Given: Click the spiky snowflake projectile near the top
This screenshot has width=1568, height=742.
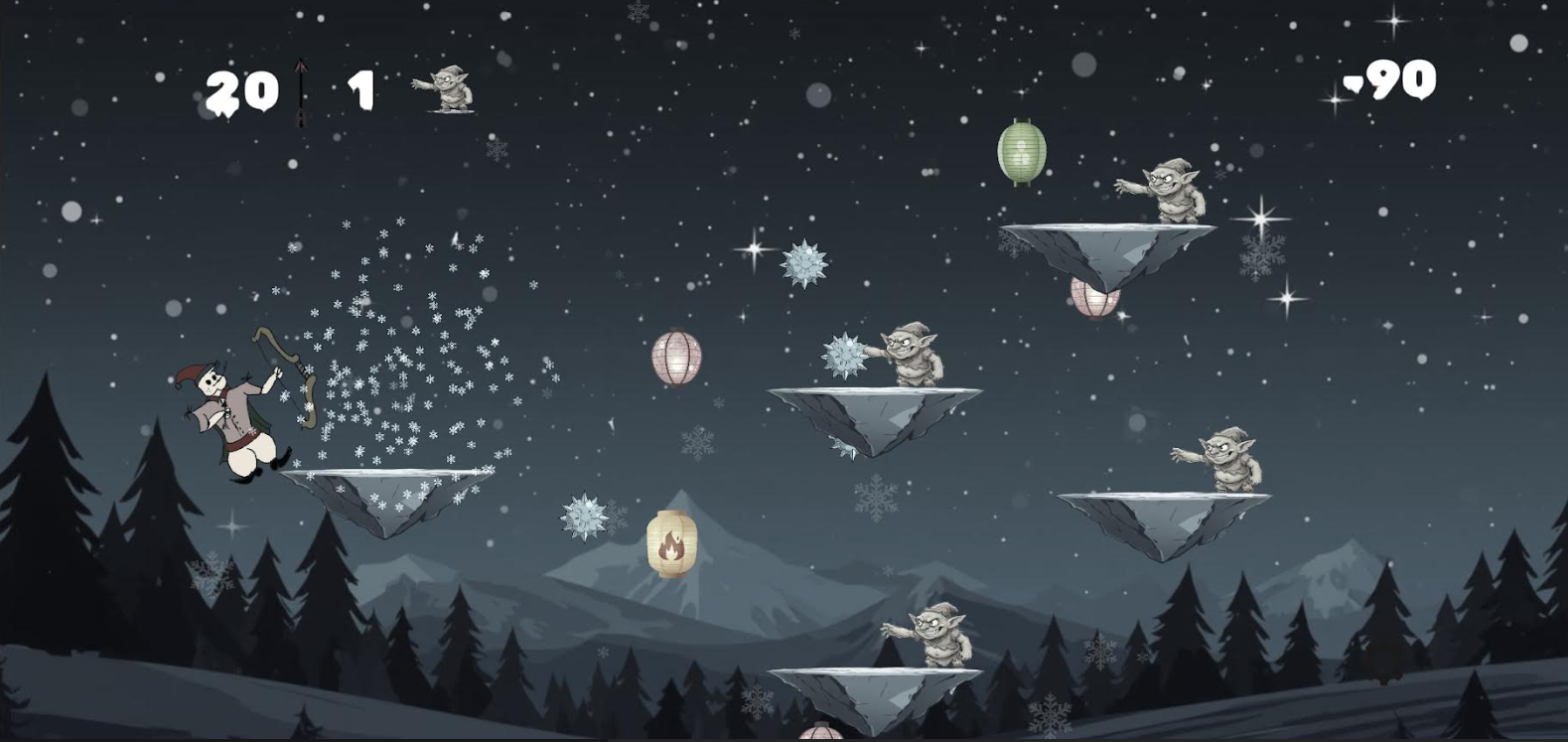Looking at the screenshot, I should [803, 264].
